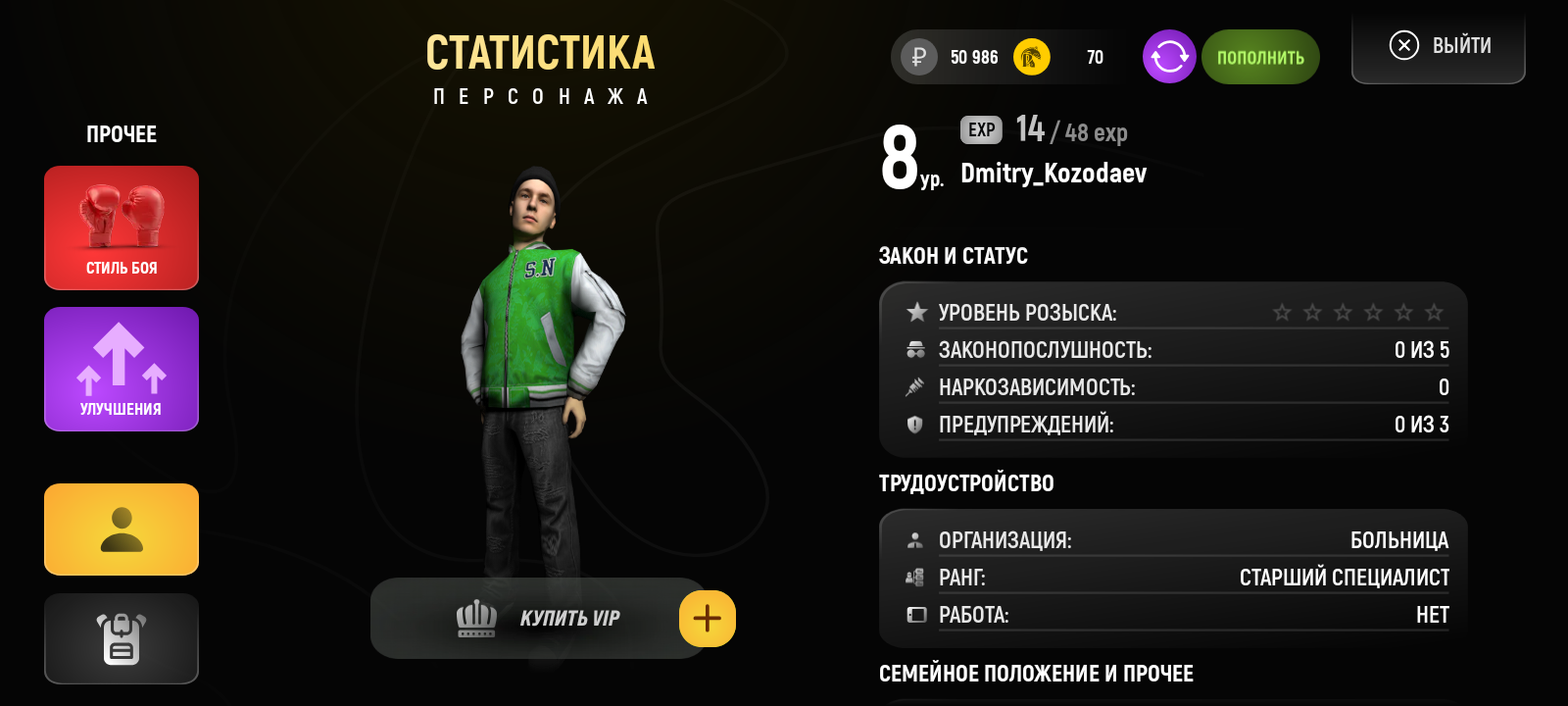Click the crown icon on КУПИТЬ VIP
Image resolution: width=1568 pixels, height=706 pixels.
click(474, 618)
